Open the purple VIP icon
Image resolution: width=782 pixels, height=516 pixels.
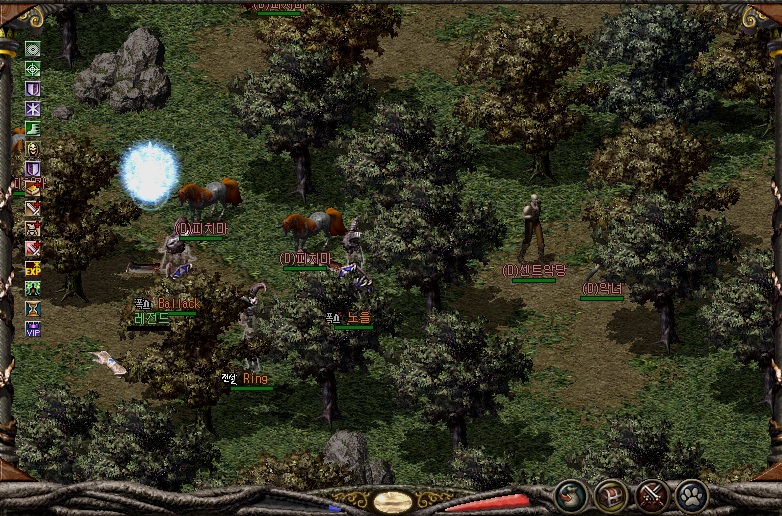tap(33, 328)
